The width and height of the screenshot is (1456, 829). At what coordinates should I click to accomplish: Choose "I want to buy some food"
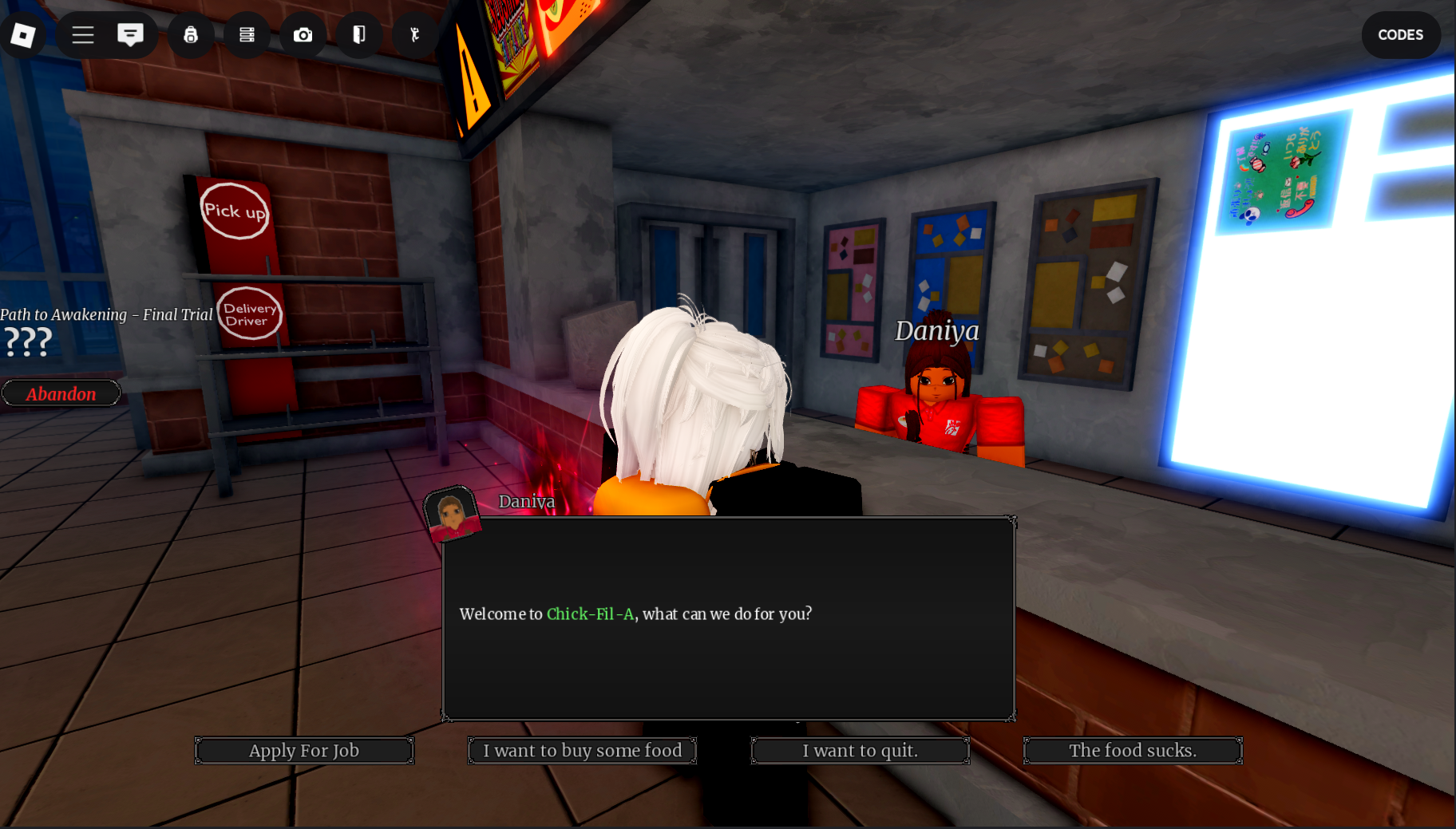pyautogui.click(x=582, y=750)
